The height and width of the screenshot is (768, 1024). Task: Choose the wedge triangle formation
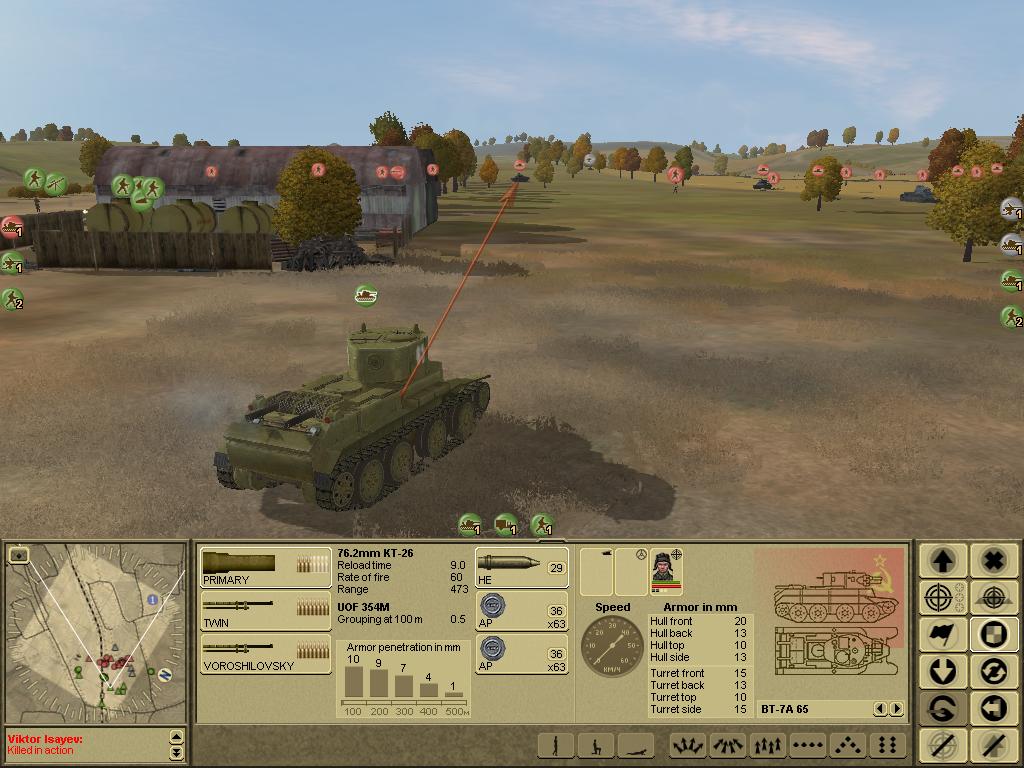(846, 745)
